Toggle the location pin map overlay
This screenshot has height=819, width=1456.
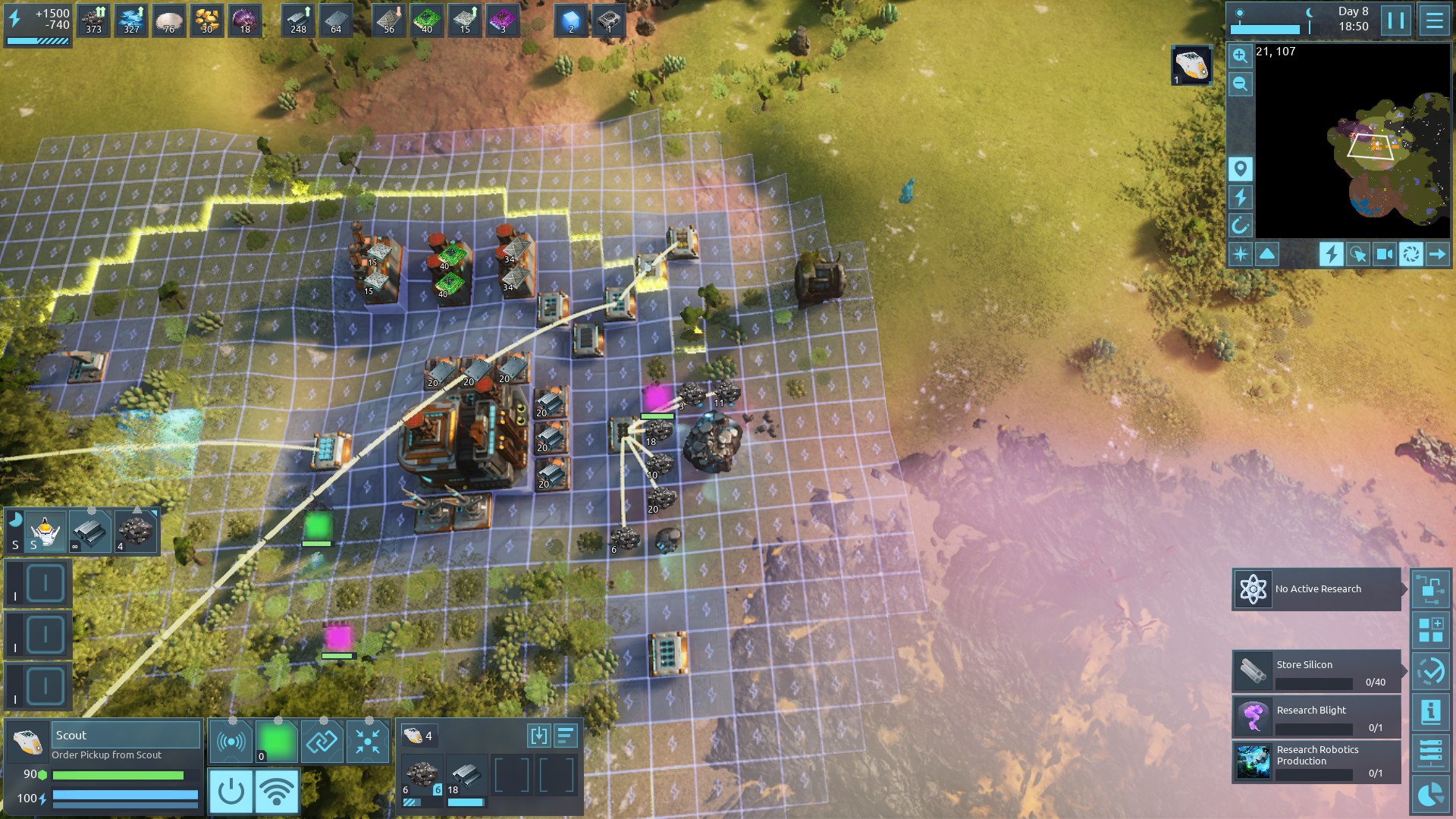tap(1240, 168)
